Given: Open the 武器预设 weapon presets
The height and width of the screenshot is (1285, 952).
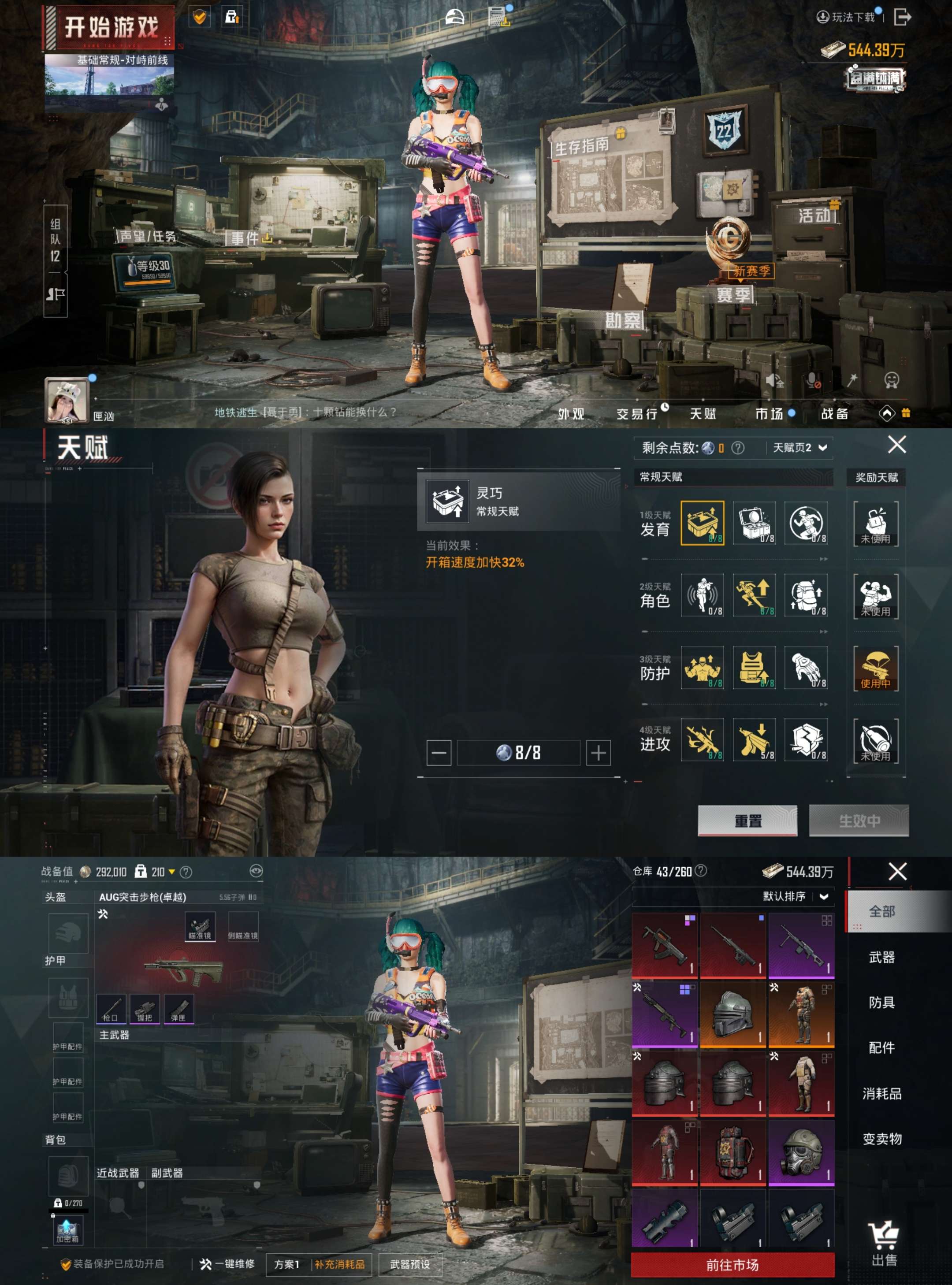Looking at the screenshot, I should pyautogui.click(x=410, y=1264).
